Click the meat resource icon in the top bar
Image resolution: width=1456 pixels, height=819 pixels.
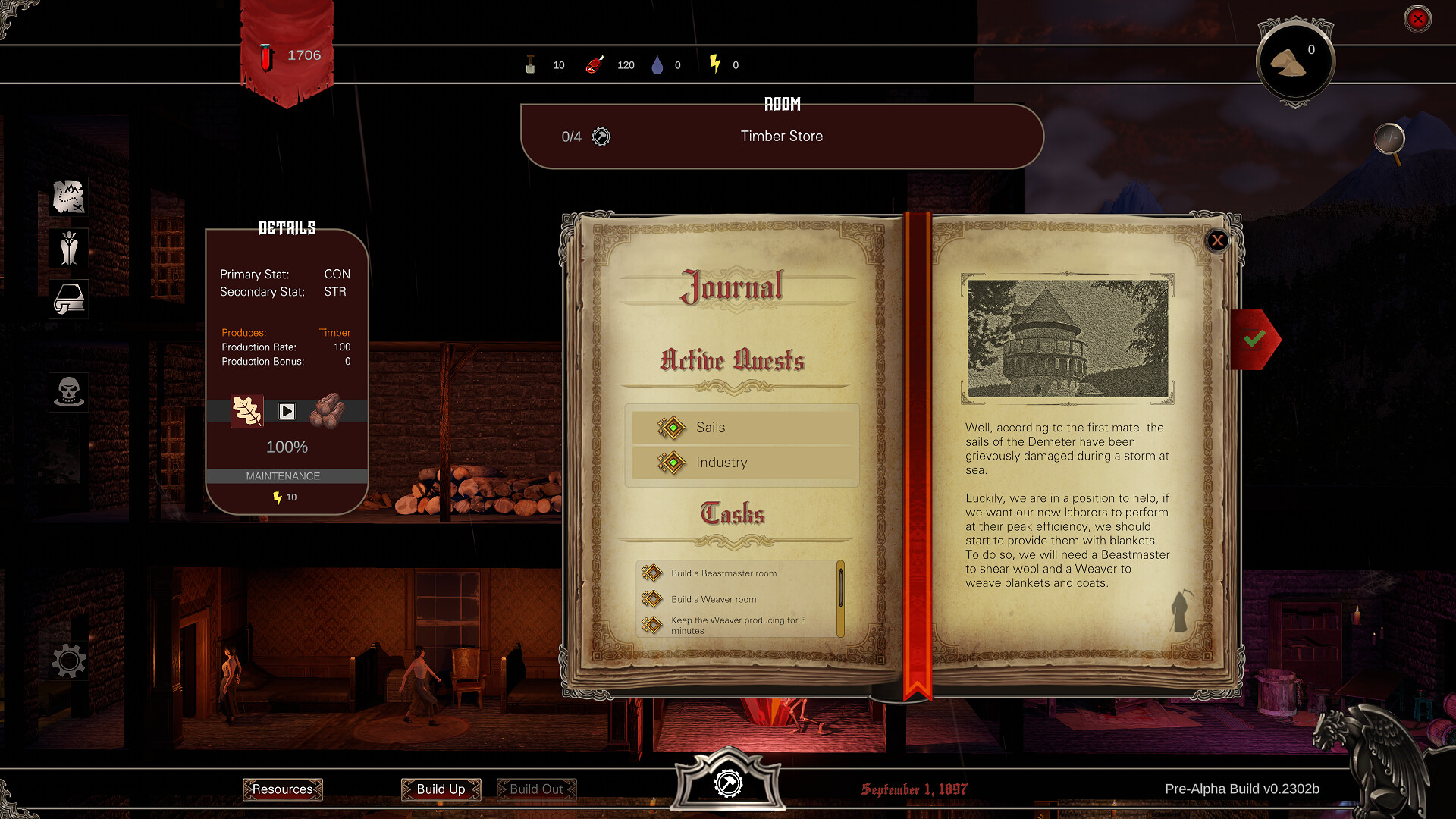tap(595, 64)
